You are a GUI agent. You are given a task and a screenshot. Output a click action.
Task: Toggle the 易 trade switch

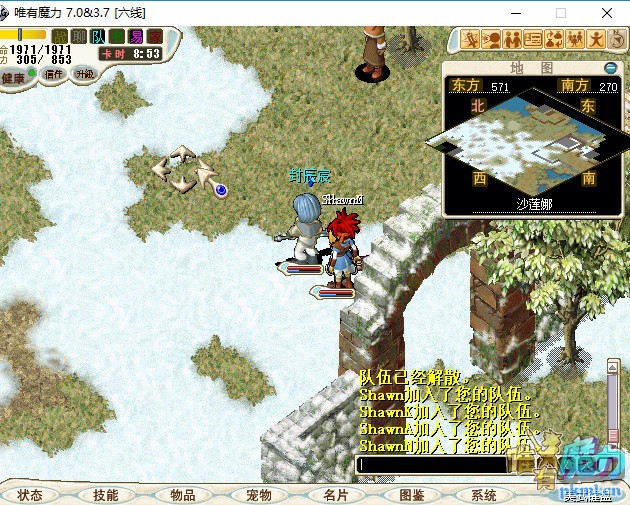pos(136,37)
